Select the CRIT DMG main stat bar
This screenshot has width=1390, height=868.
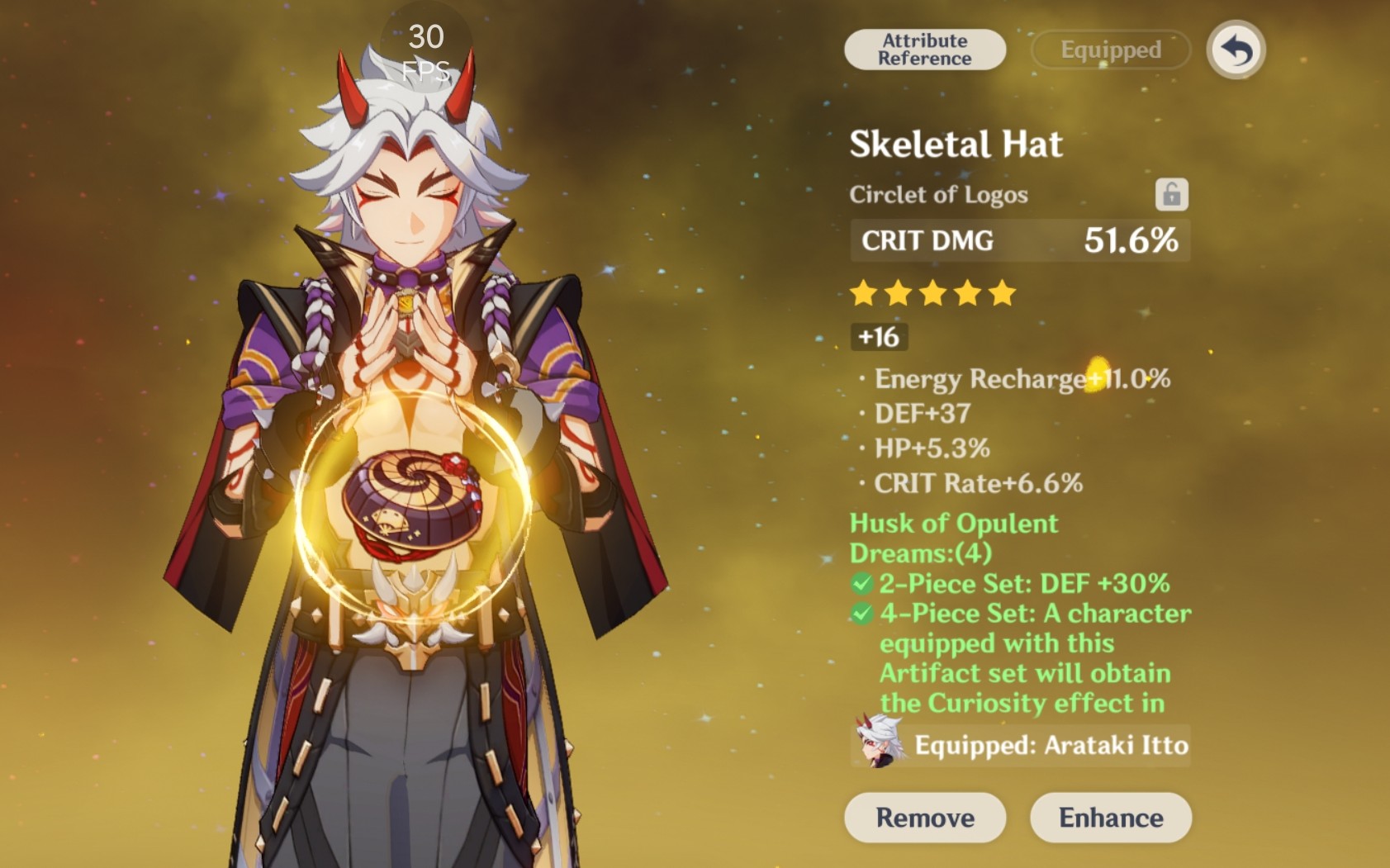click(1020, 241)
